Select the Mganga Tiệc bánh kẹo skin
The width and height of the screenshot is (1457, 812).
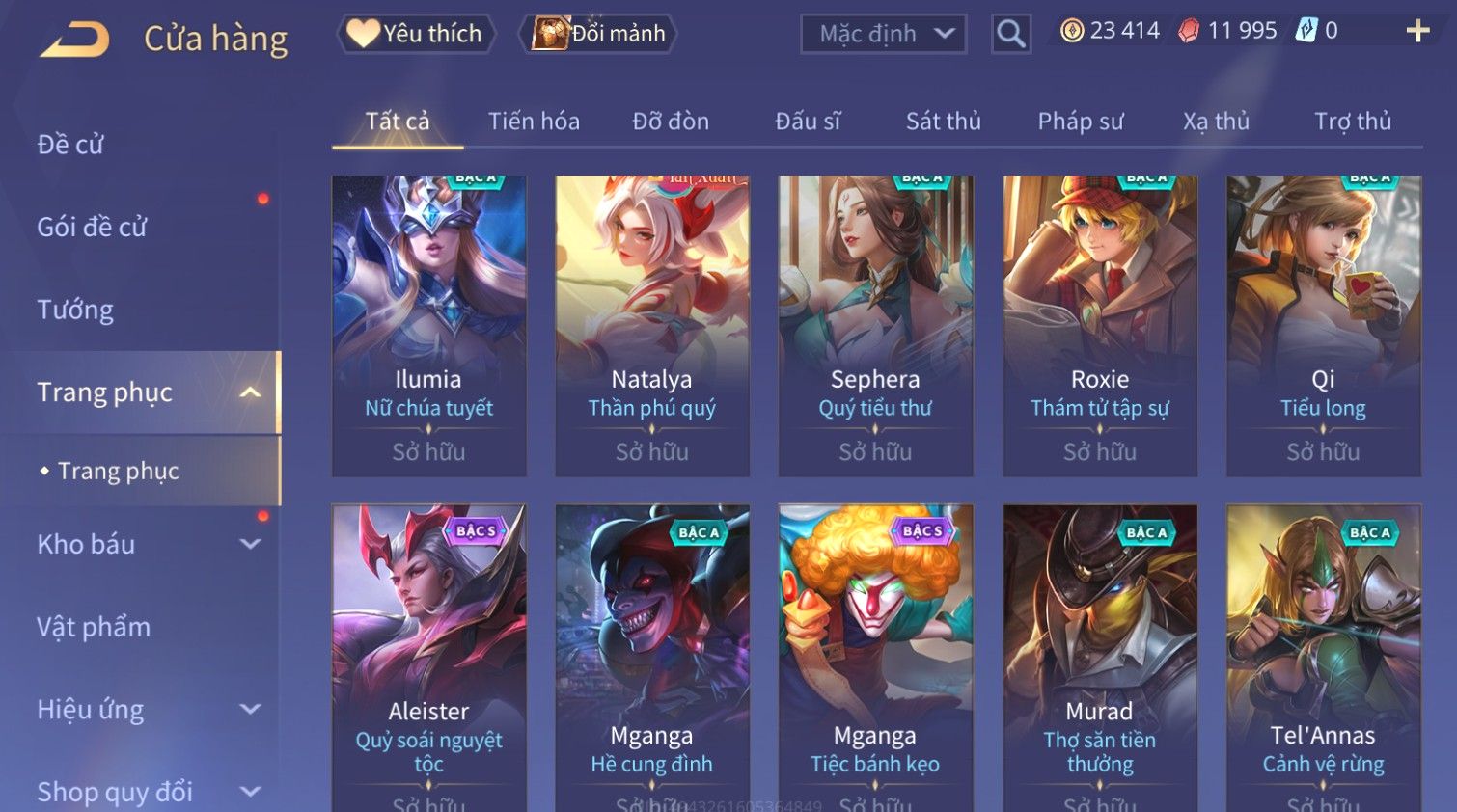875,656
